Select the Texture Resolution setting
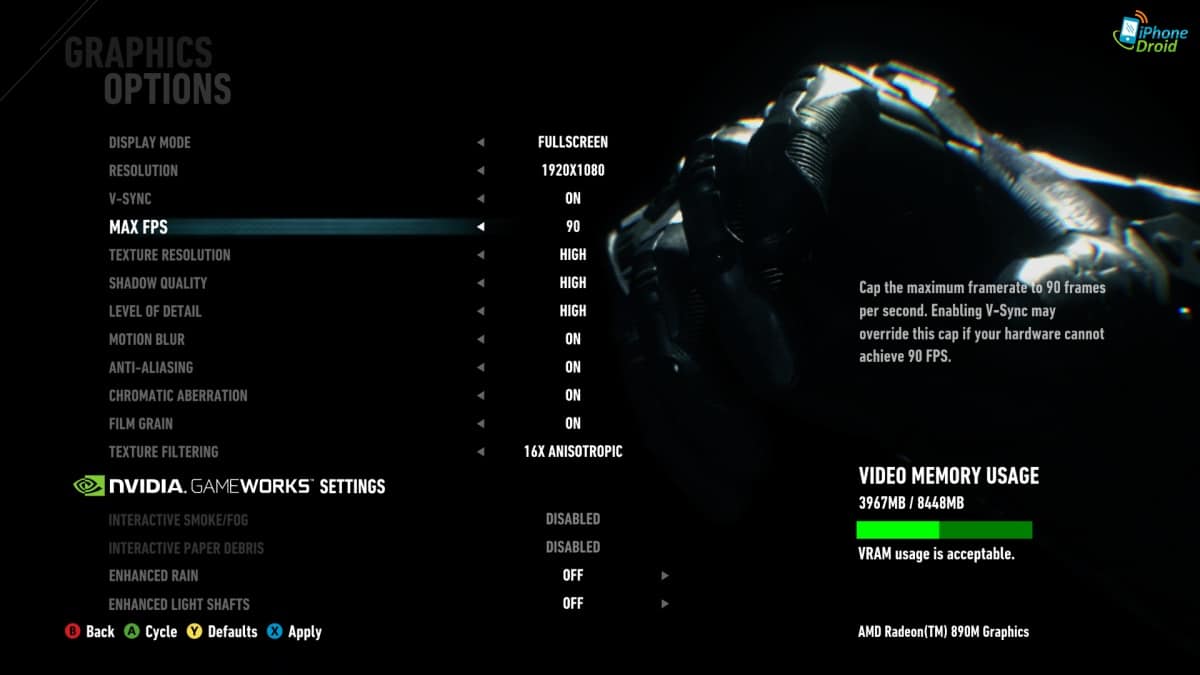The width and height of the screenshot is (1200, 675). (x=169, y=255)
